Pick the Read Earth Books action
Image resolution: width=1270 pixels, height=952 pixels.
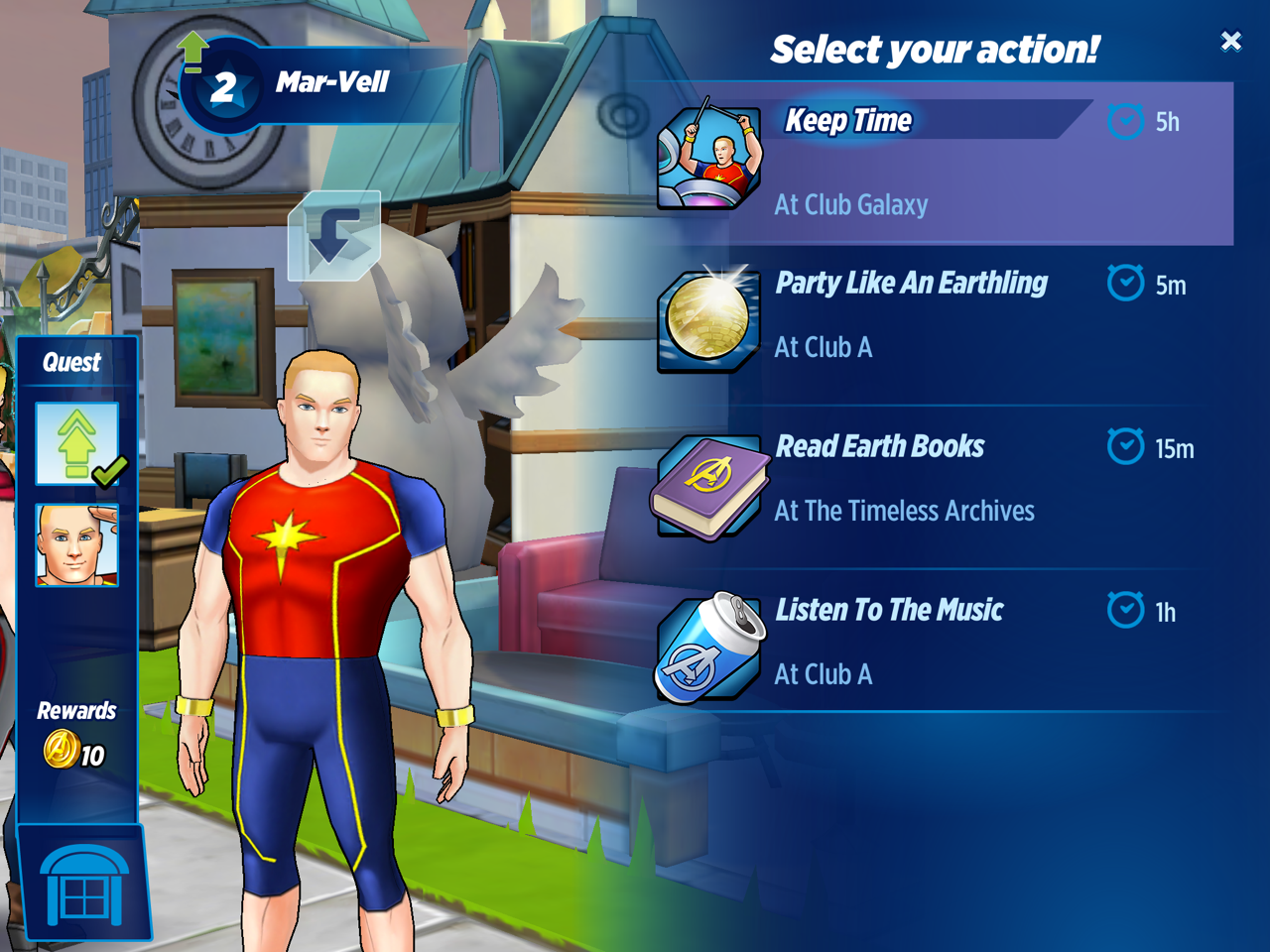[943, 481]
